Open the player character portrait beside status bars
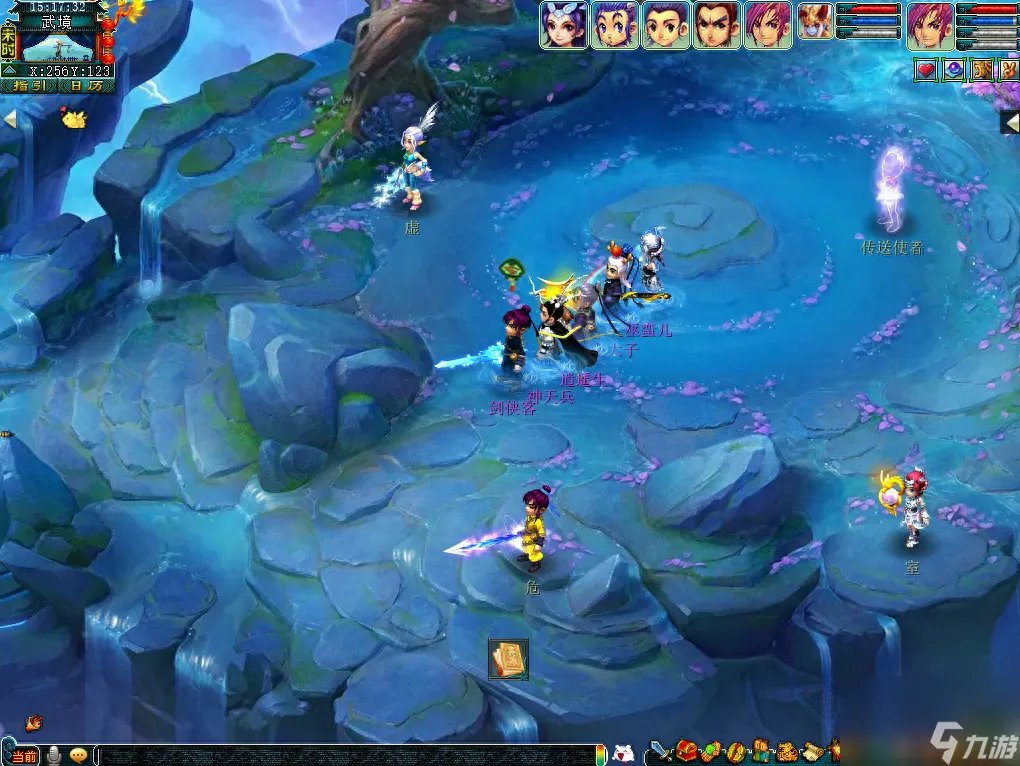This screenshot has width=1020, height=766. [x=930, y=25]
